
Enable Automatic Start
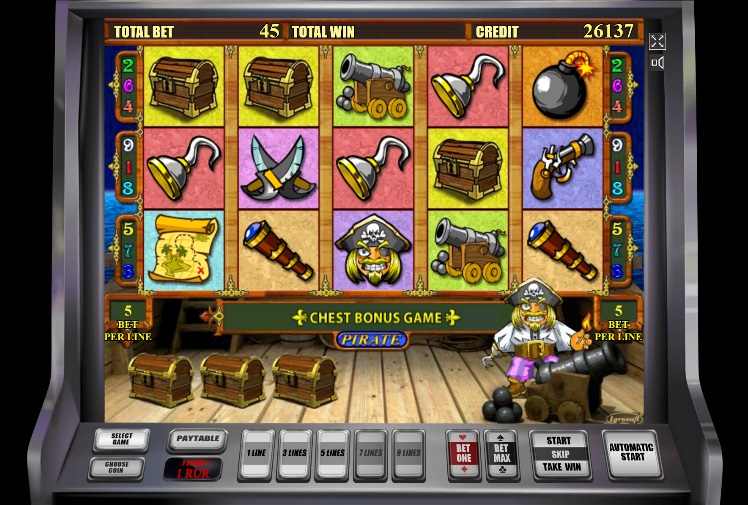(x=631, y=454)
